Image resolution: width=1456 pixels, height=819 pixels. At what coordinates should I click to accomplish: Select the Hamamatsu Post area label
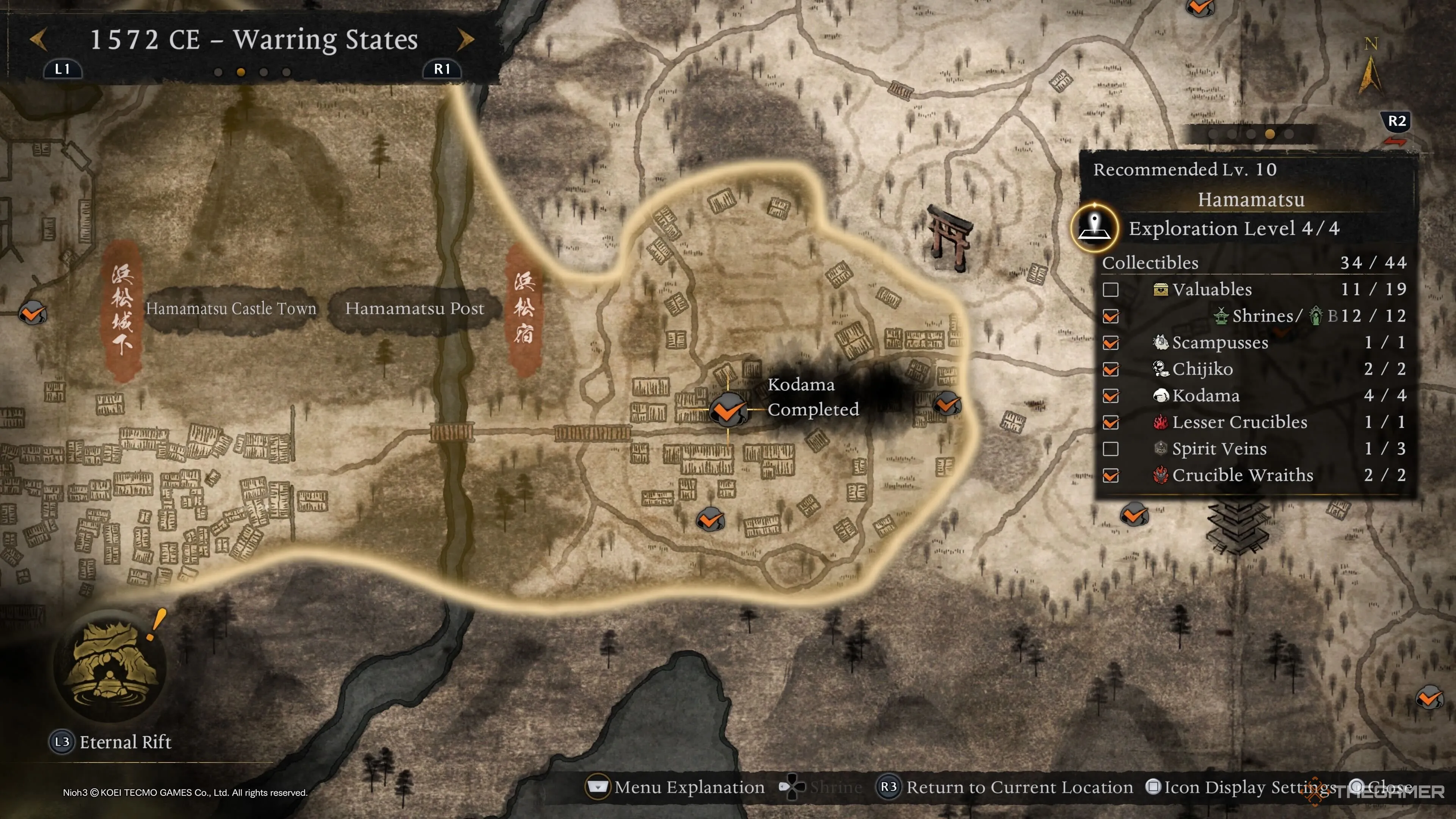pyautogui.click(x=414, y=309)
